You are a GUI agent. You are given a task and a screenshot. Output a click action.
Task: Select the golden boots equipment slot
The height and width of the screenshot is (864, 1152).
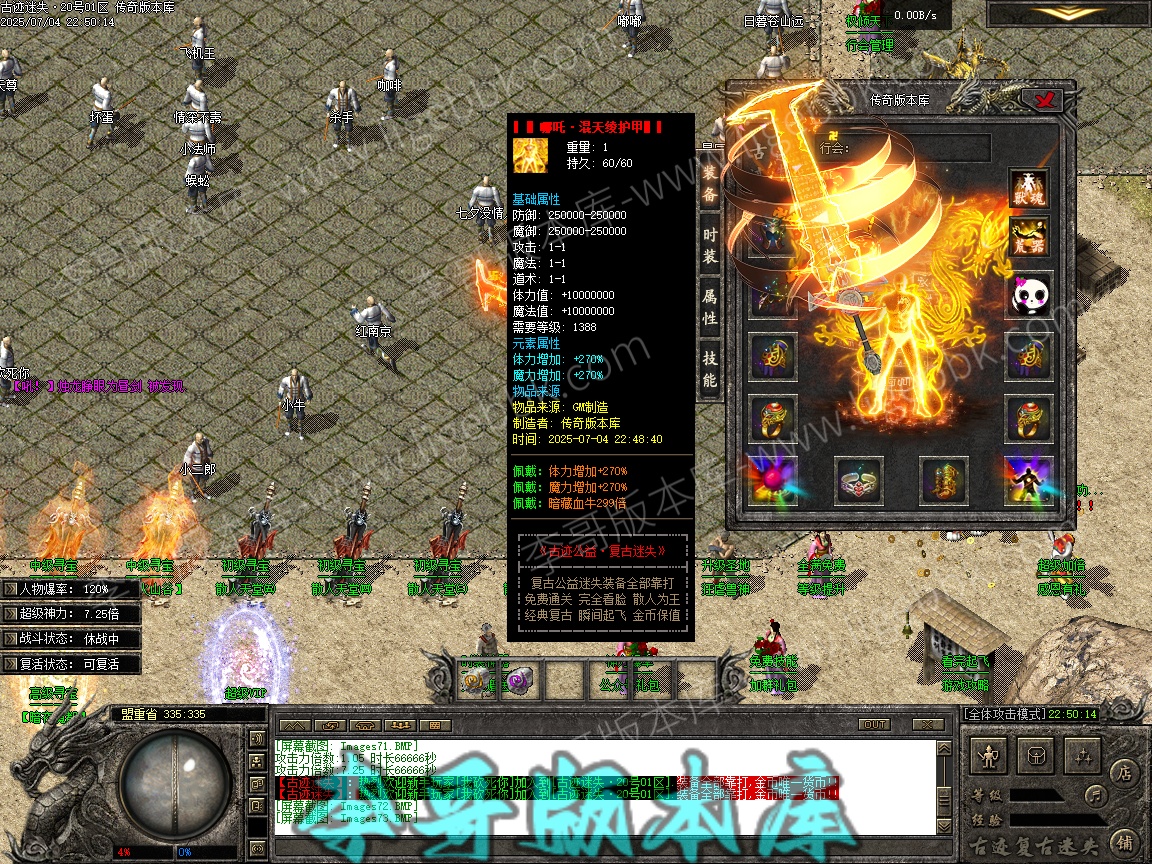tap(943, 482)
